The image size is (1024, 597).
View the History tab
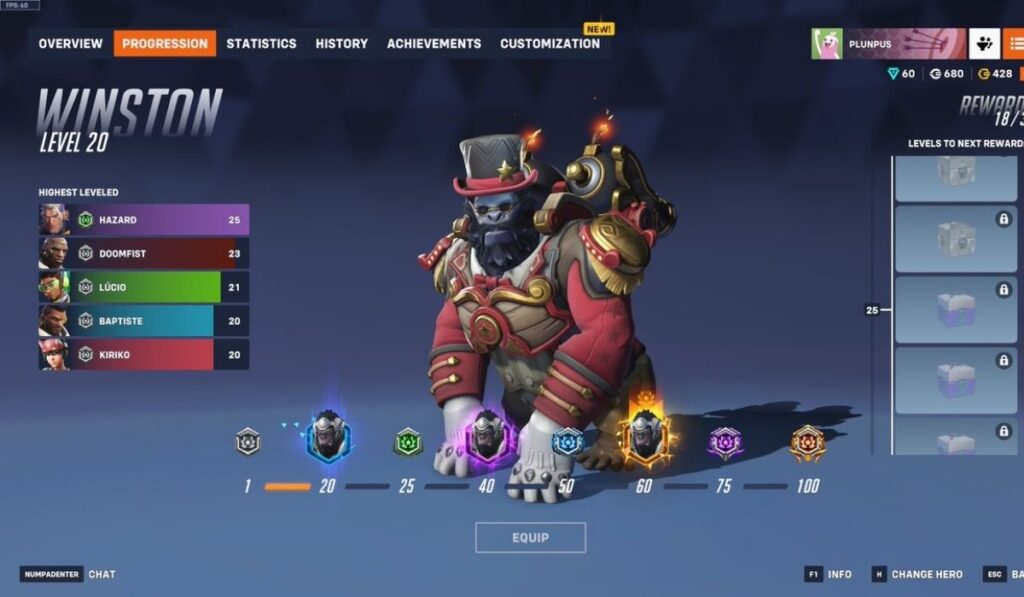[341, 43]
